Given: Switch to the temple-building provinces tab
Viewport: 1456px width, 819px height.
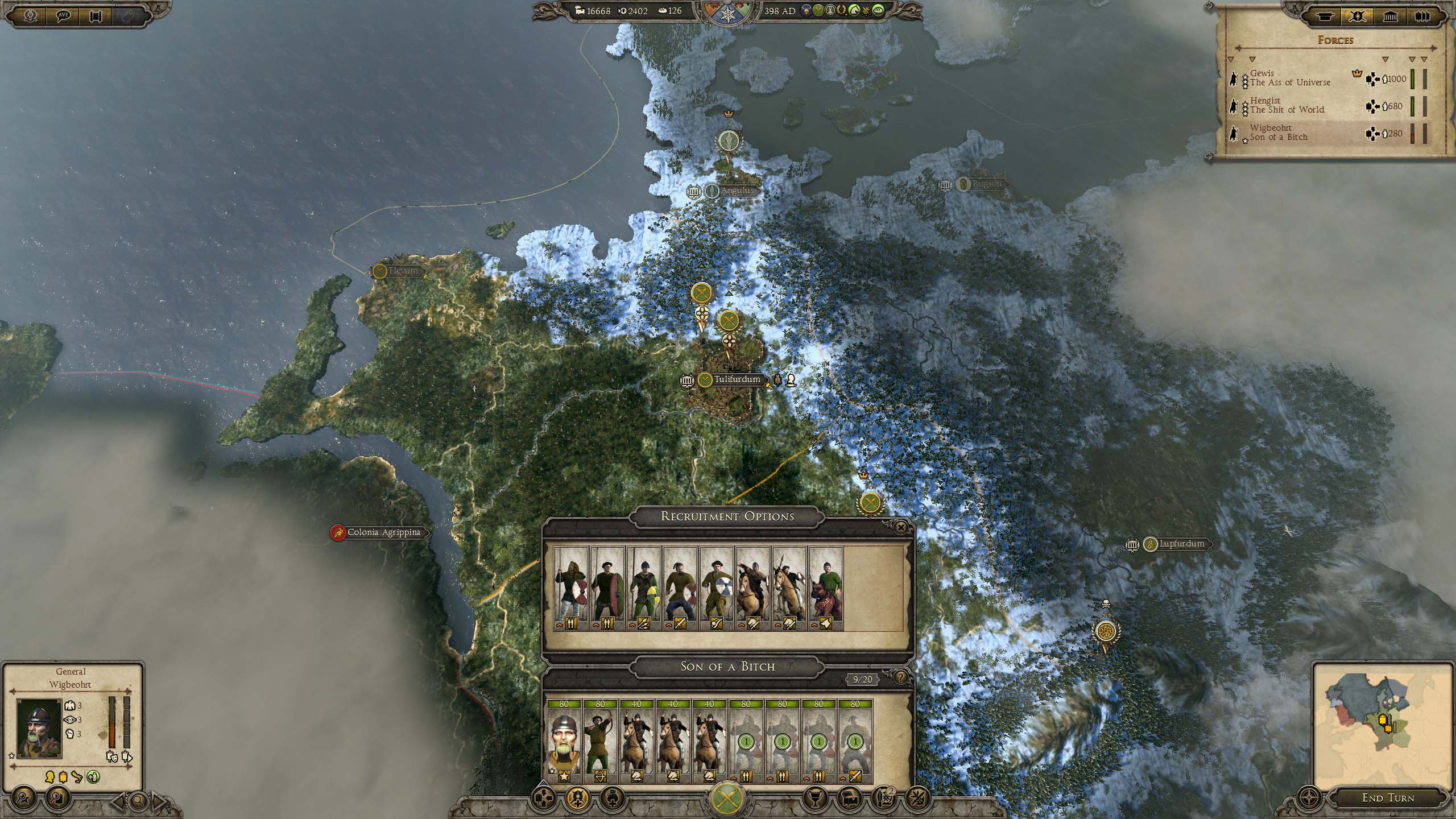Looking at the screenshot, I should tap(1390, 16).
